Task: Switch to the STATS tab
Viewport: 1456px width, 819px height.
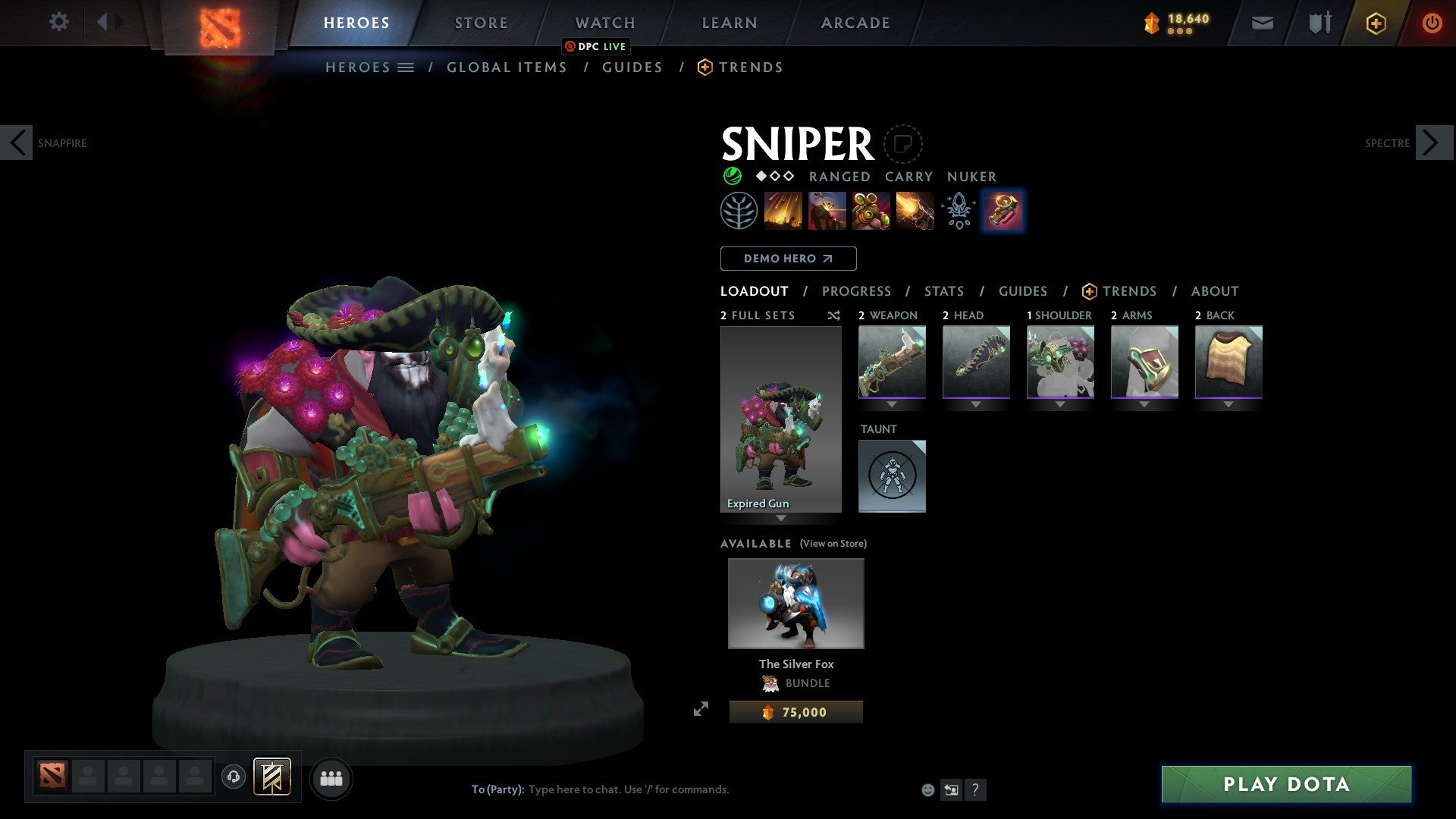Action: [x=943, y=290]
